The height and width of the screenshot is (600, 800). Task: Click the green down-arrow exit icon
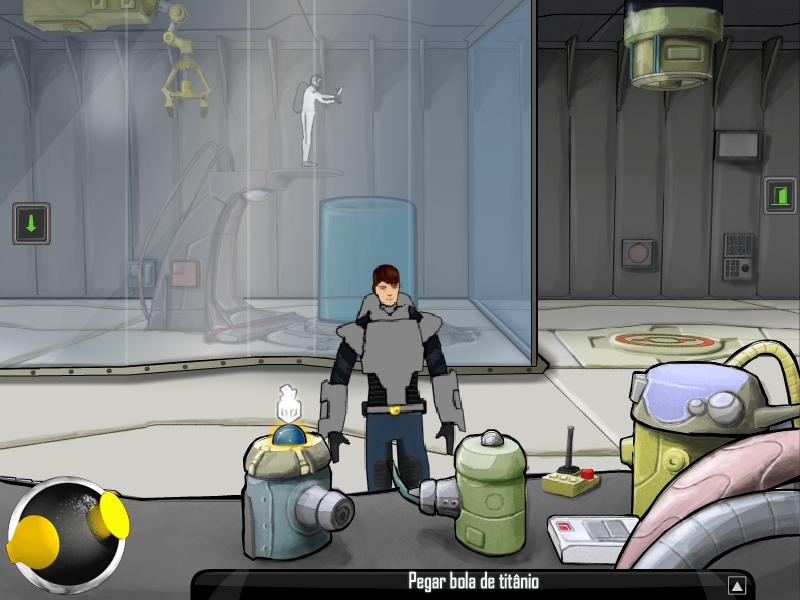31,223
